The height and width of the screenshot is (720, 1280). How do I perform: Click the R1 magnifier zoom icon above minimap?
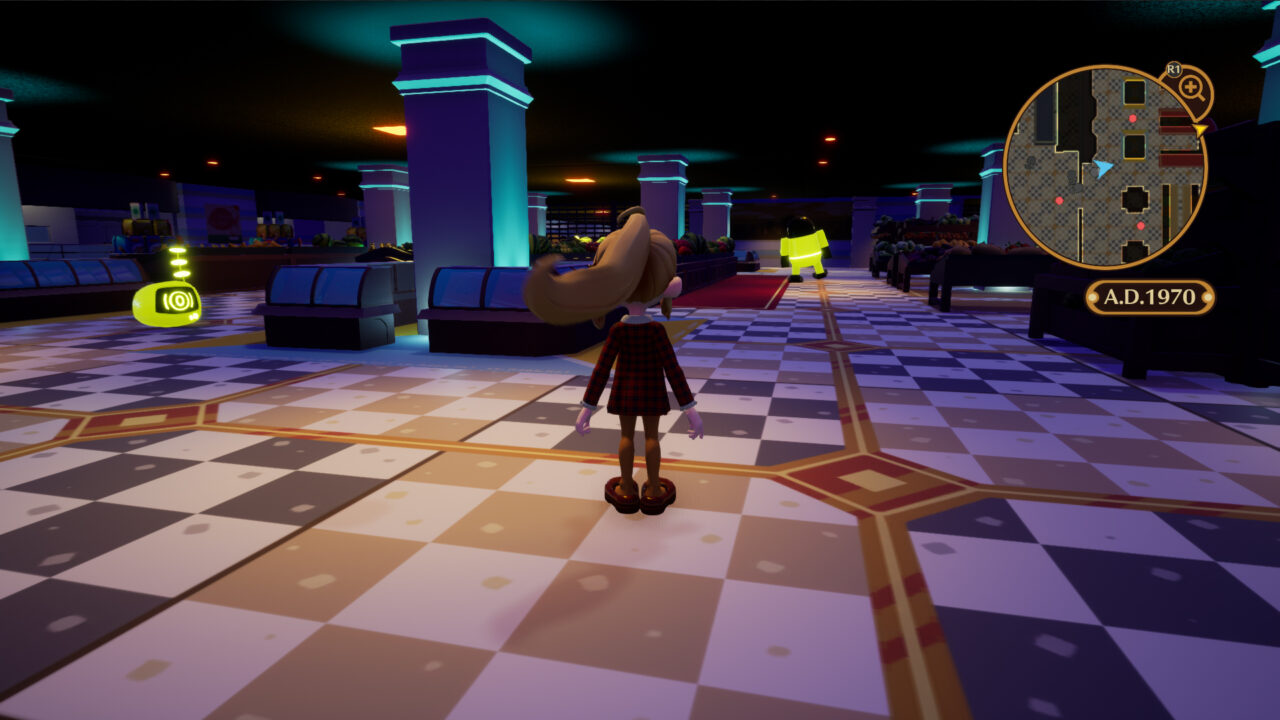tap(1192, 88)
